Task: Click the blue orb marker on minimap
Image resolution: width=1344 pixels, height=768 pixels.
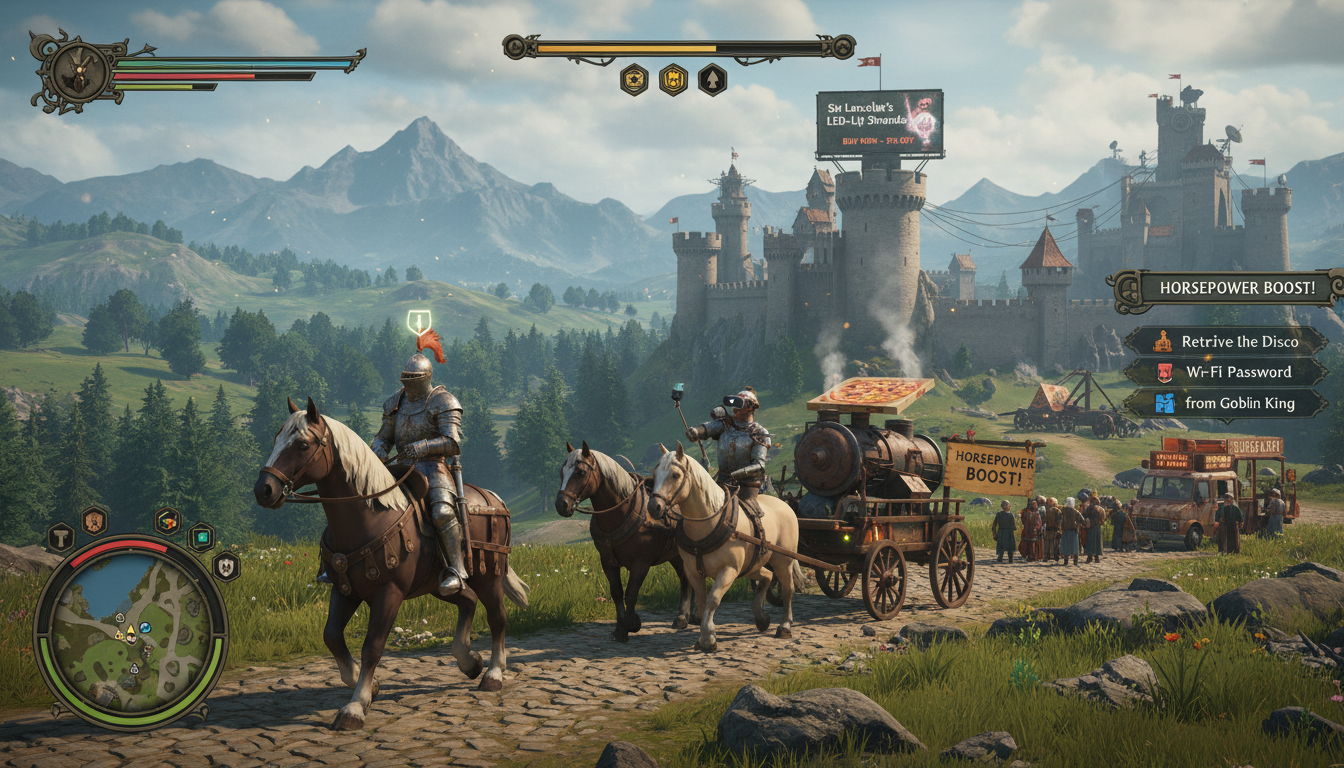Action: click(145, 627)
